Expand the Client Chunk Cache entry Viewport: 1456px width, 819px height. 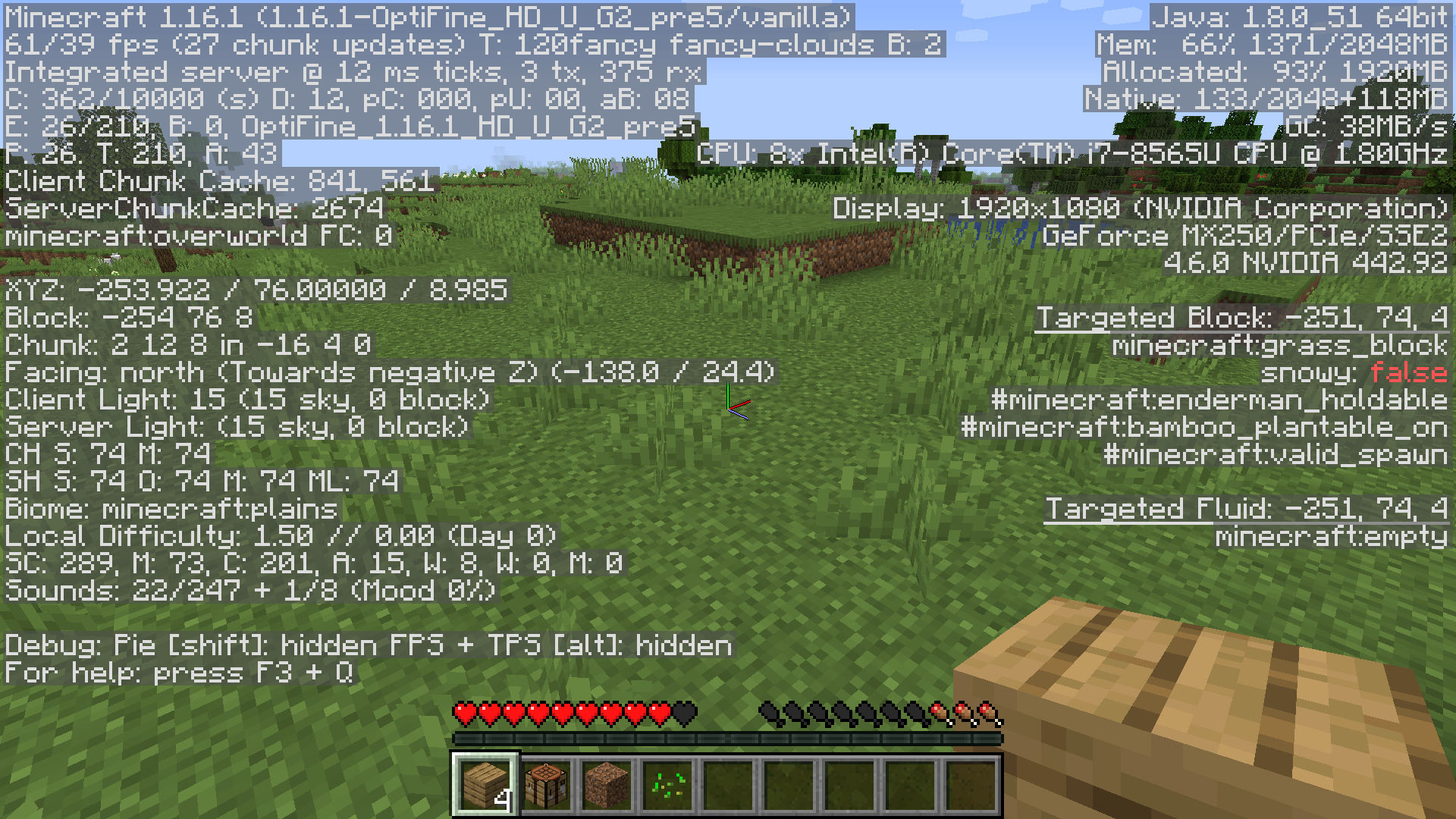[x=220, y=180]
